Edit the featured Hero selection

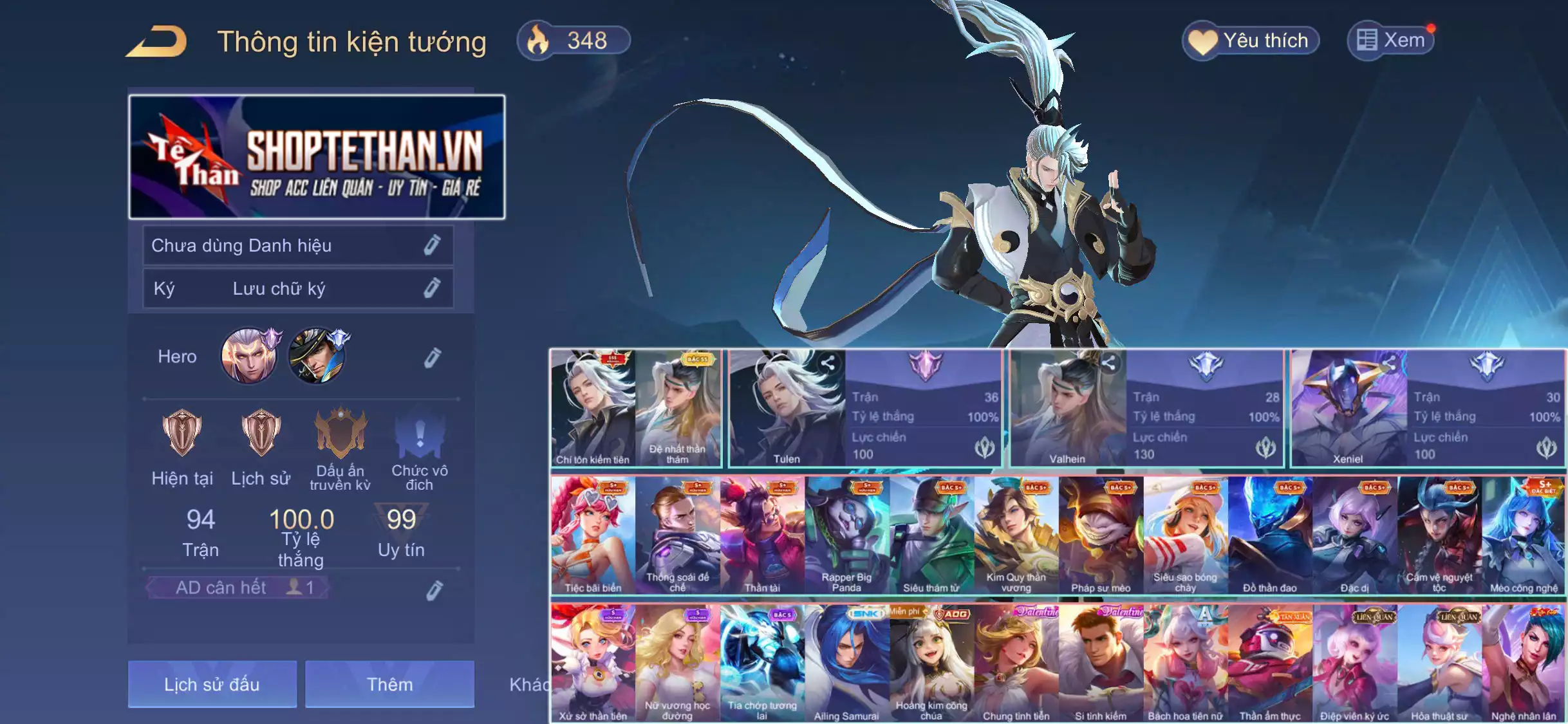click(433, 357)
